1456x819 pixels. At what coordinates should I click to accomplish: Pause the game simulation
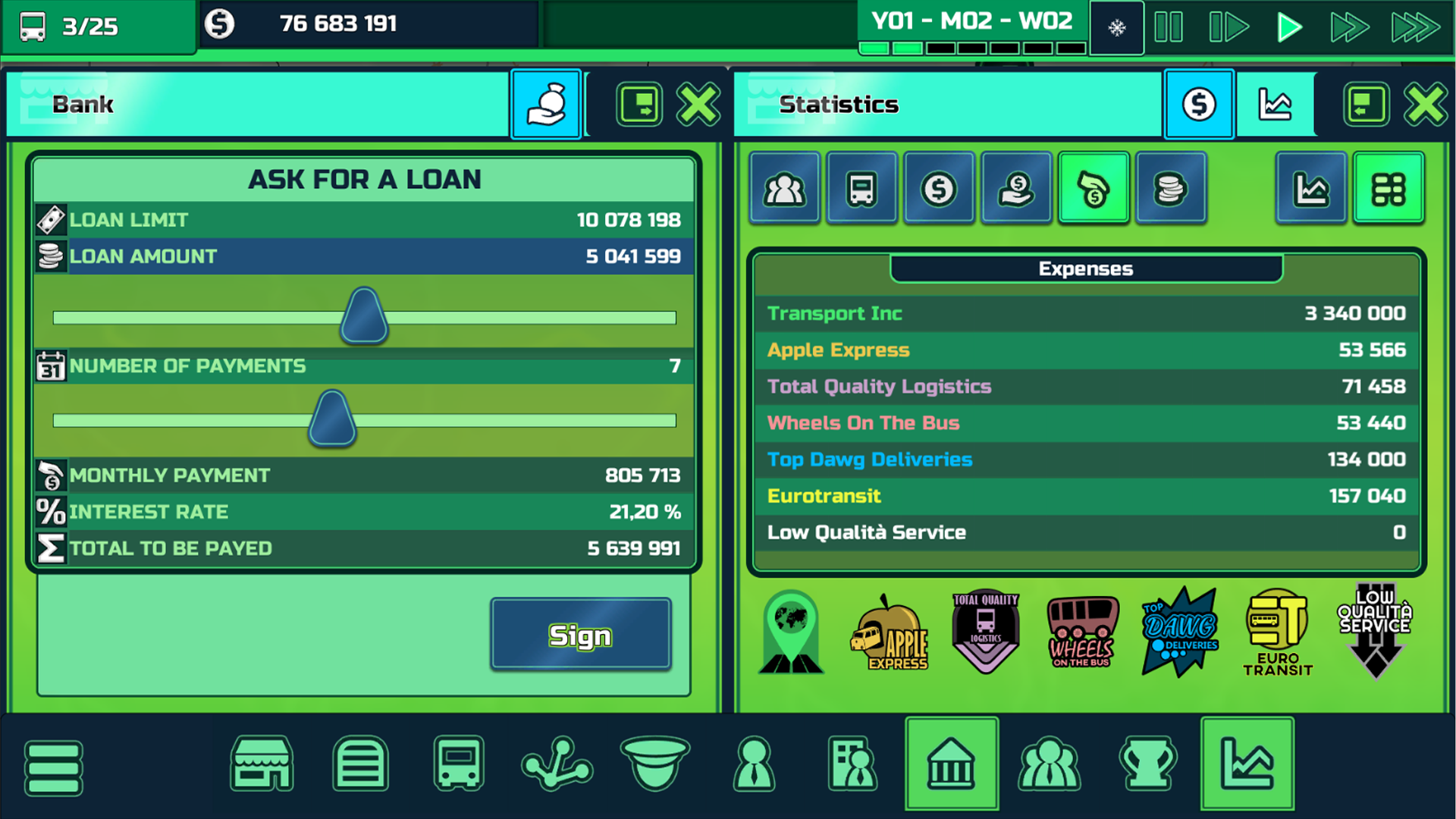pos(1168,27)
